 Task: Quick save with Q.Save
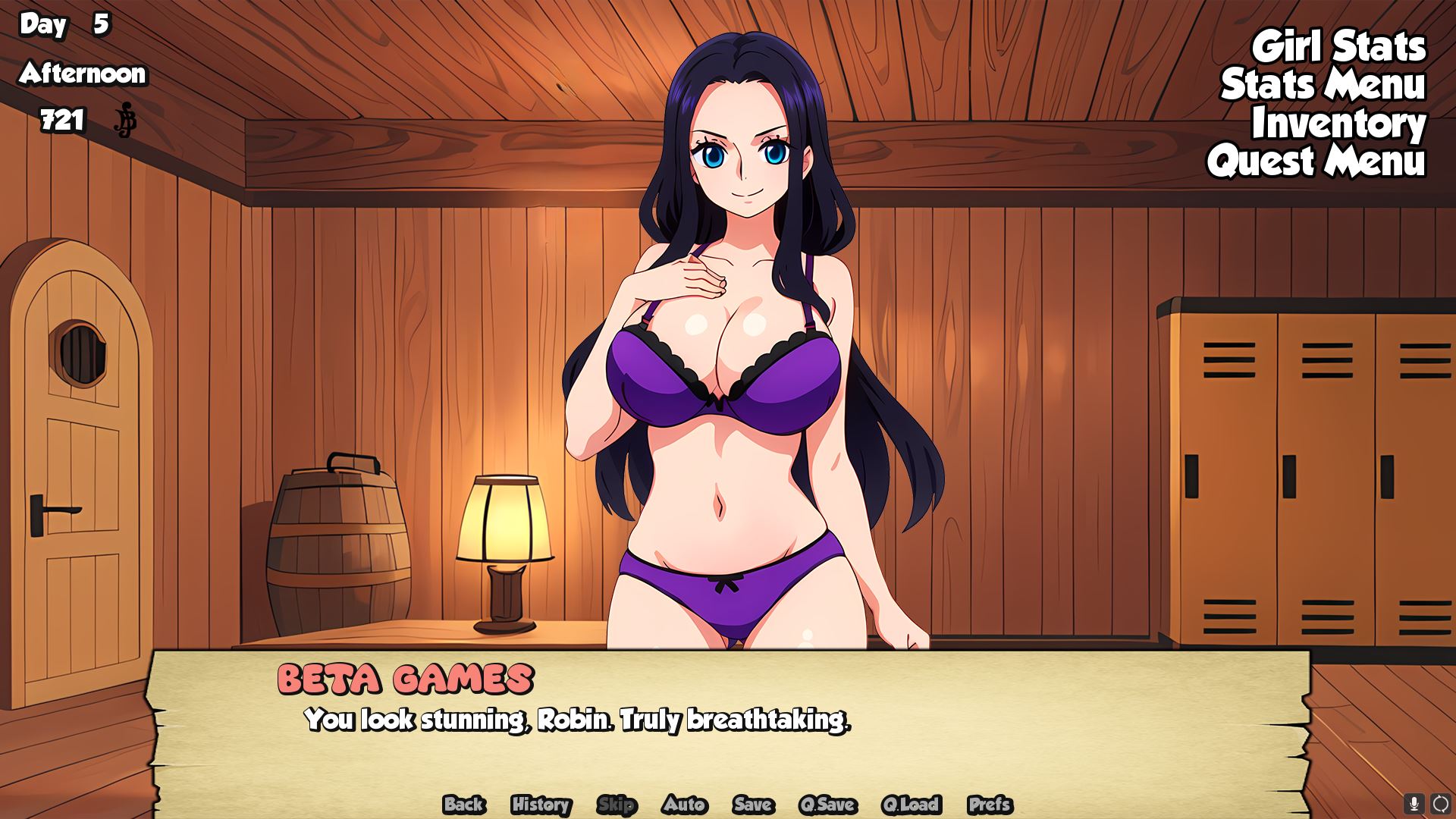tap(827, 805)
